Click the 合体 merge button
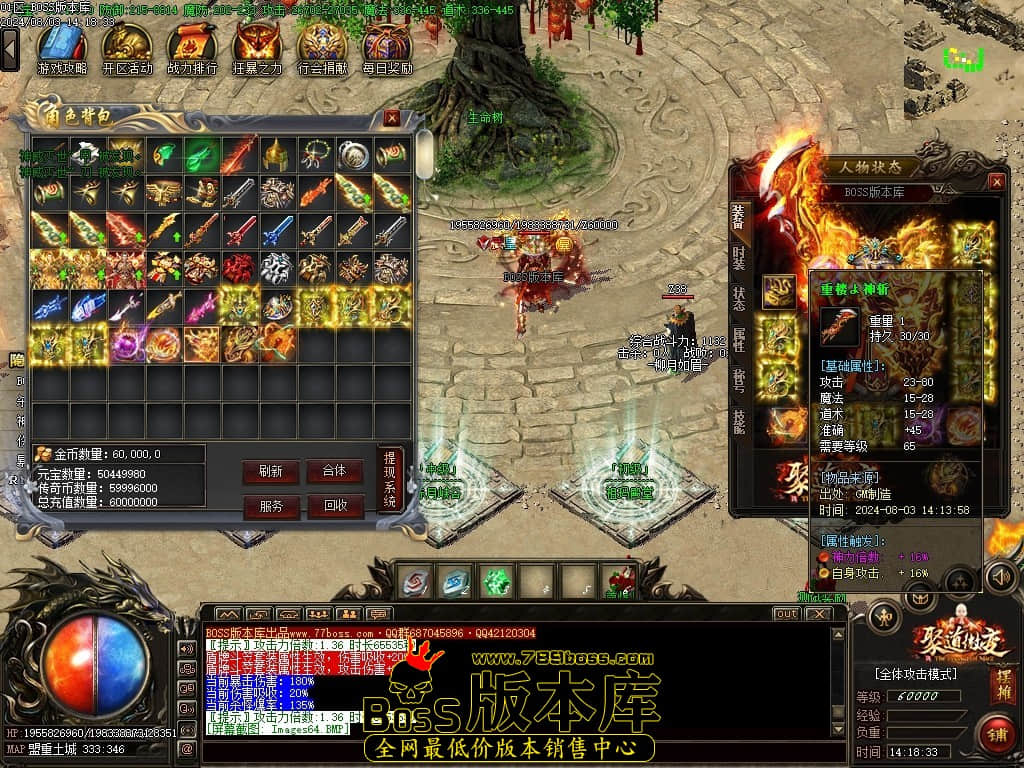 (334, 471)
